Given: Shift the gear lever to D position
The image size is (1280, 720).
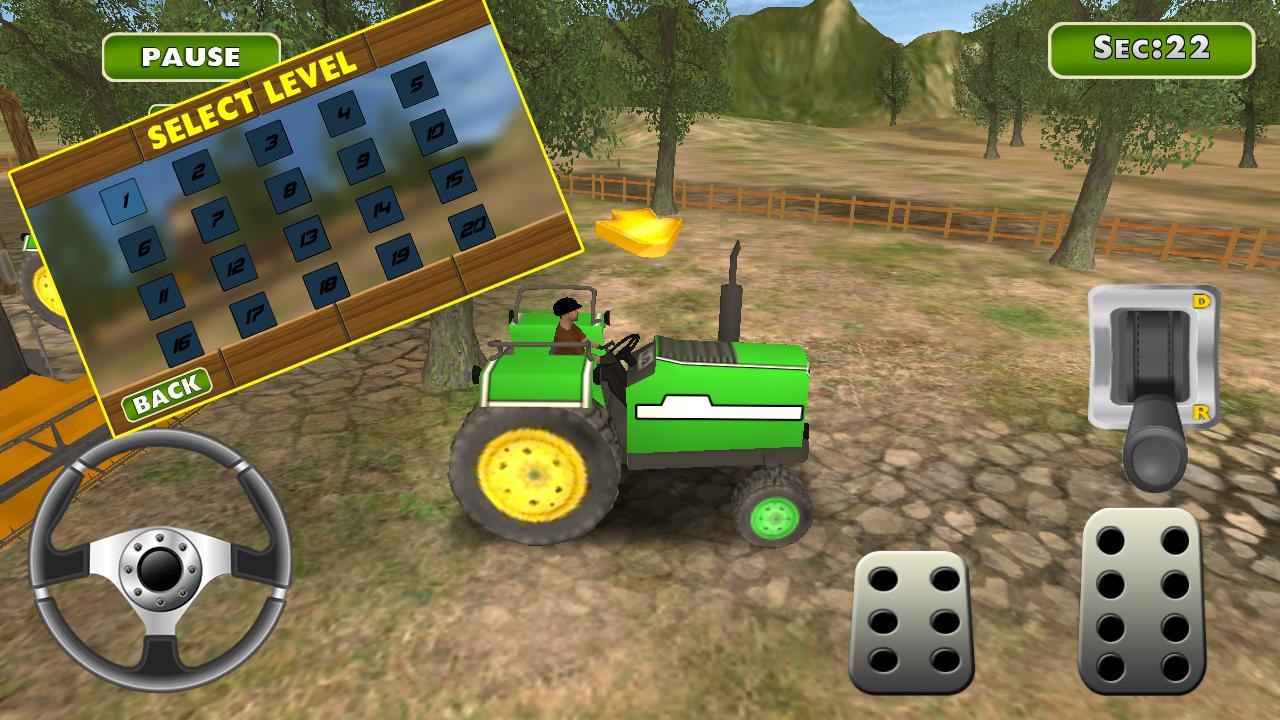Looking at the screenshot, I should pos(1202,300).
